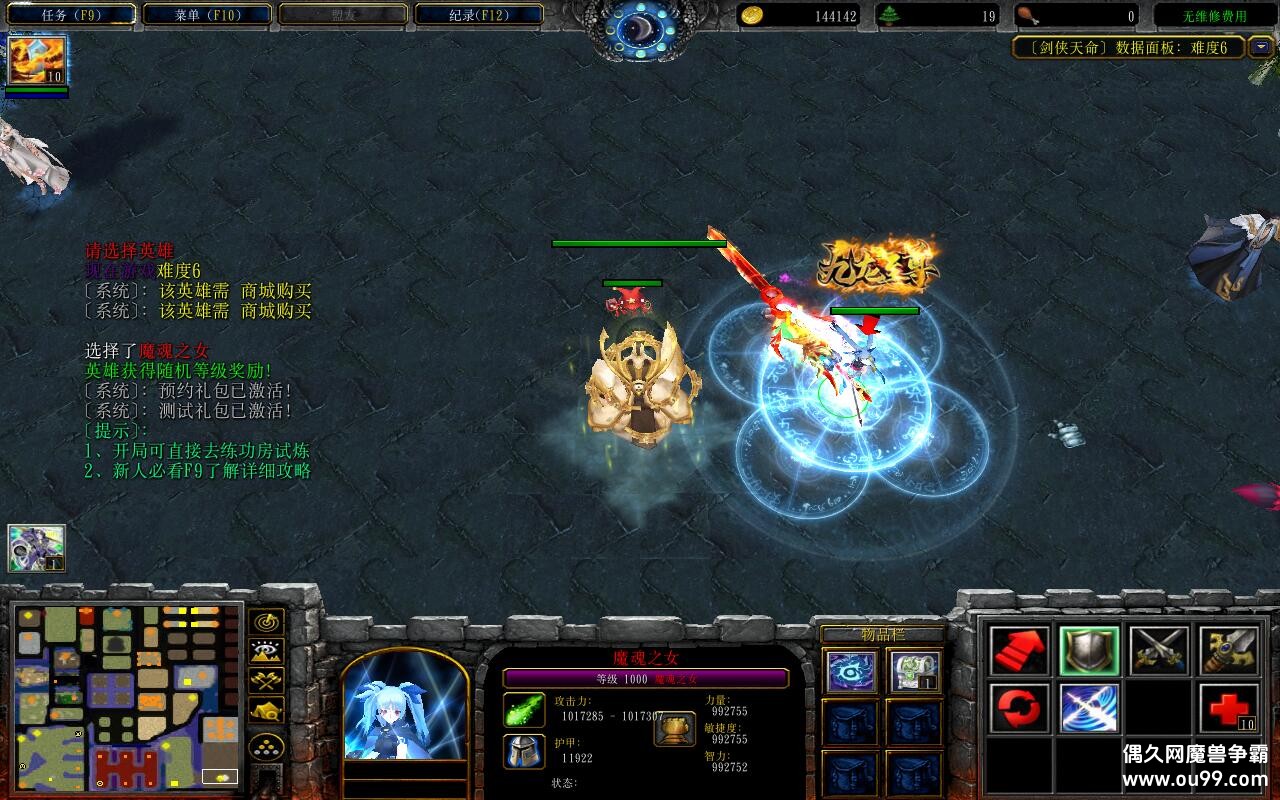Toggle minimap terrain with the eye button
Image resolution: width=1280 pixels, height=800 pixels.
point(266,652)
